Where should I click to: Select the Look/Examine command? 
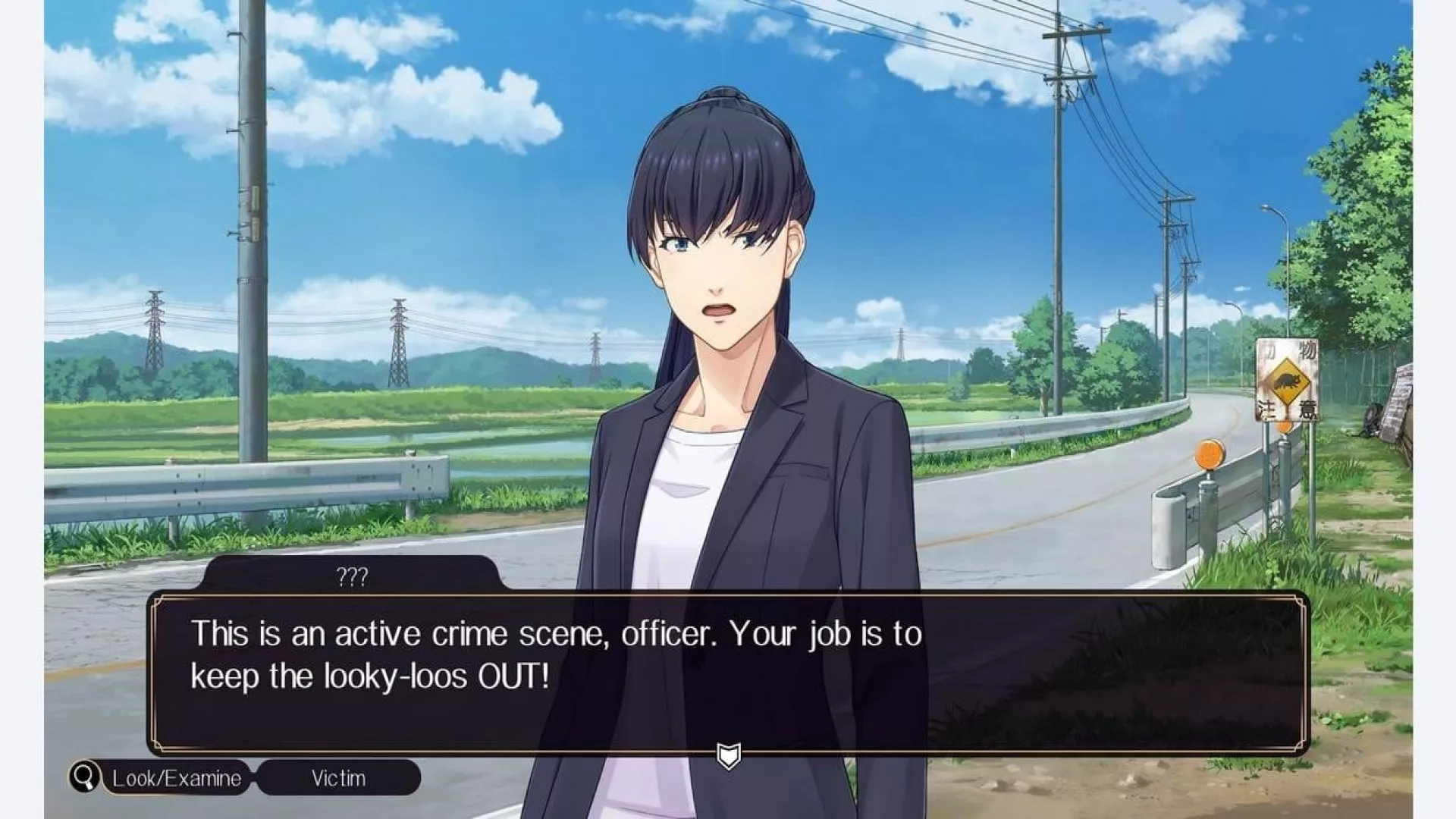(x=177, y=778)
